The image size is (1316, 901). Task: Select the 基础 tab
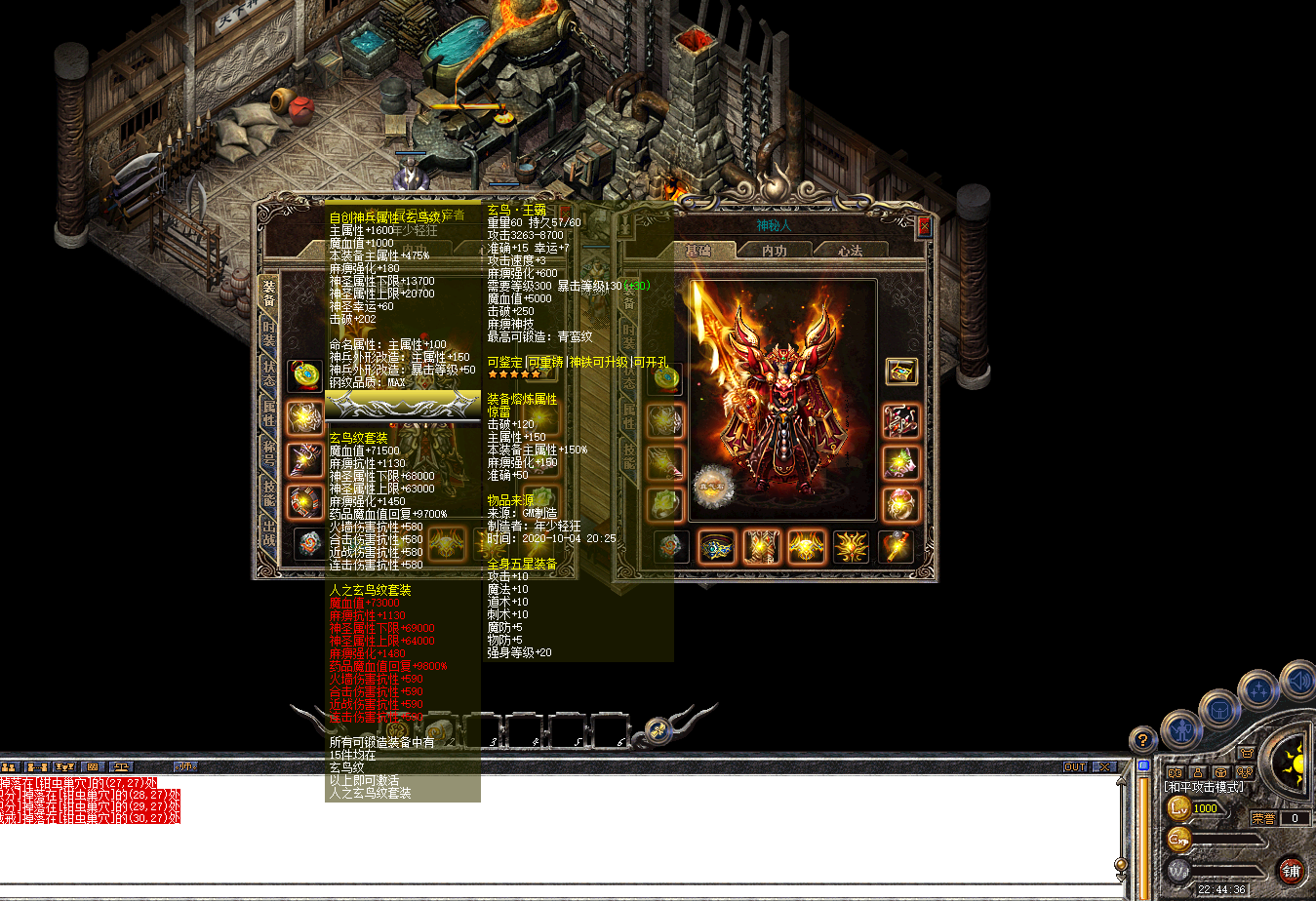(698, 251)
